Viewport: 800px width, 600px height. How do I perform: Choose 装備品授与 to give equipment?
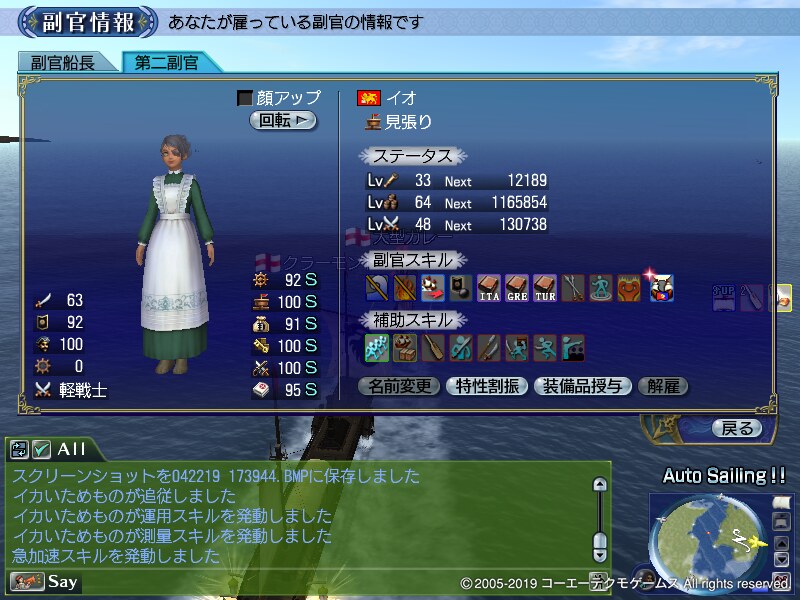point(582,386)
